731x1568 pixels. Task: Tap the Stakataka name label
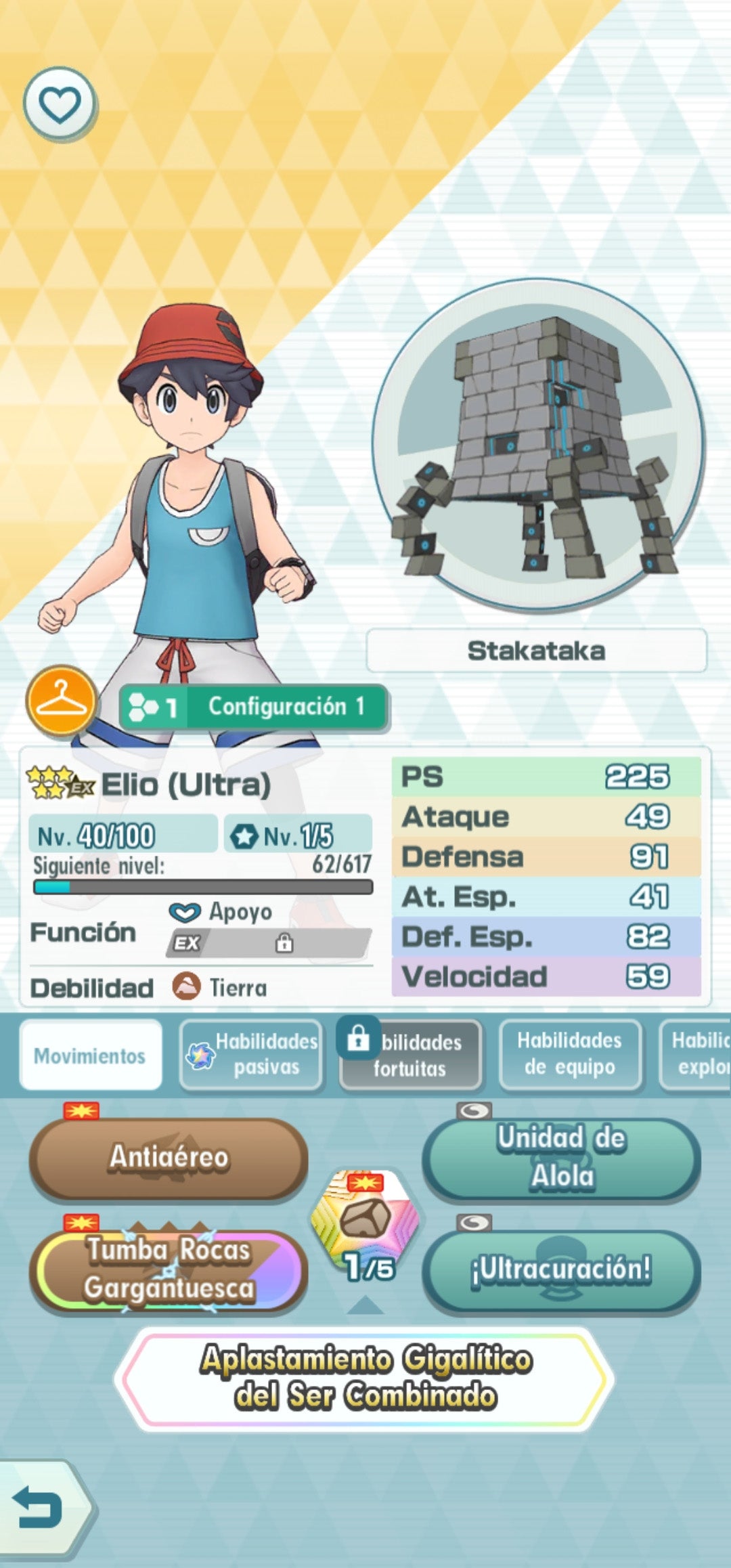click(x=536, y=651)
